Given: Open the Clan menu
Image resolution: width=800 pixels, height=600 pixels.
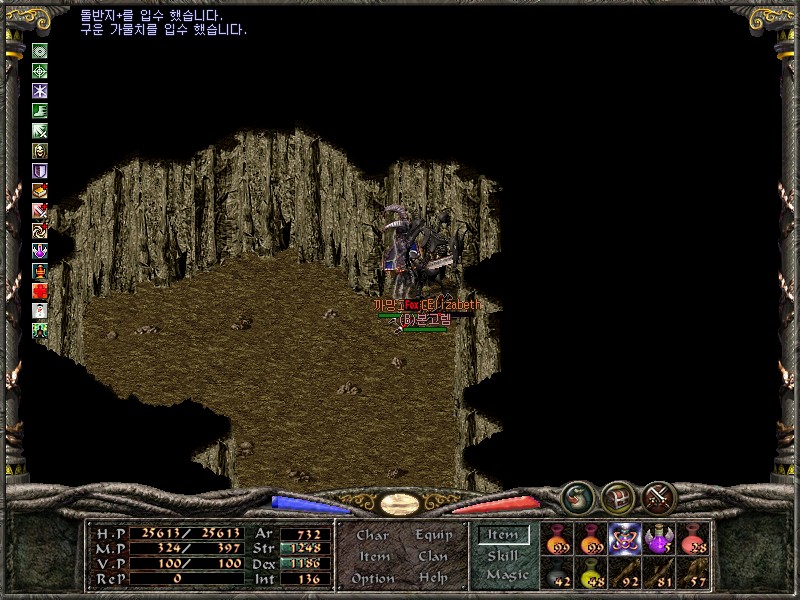Looking at the screenshot, I should coord(433,556).
